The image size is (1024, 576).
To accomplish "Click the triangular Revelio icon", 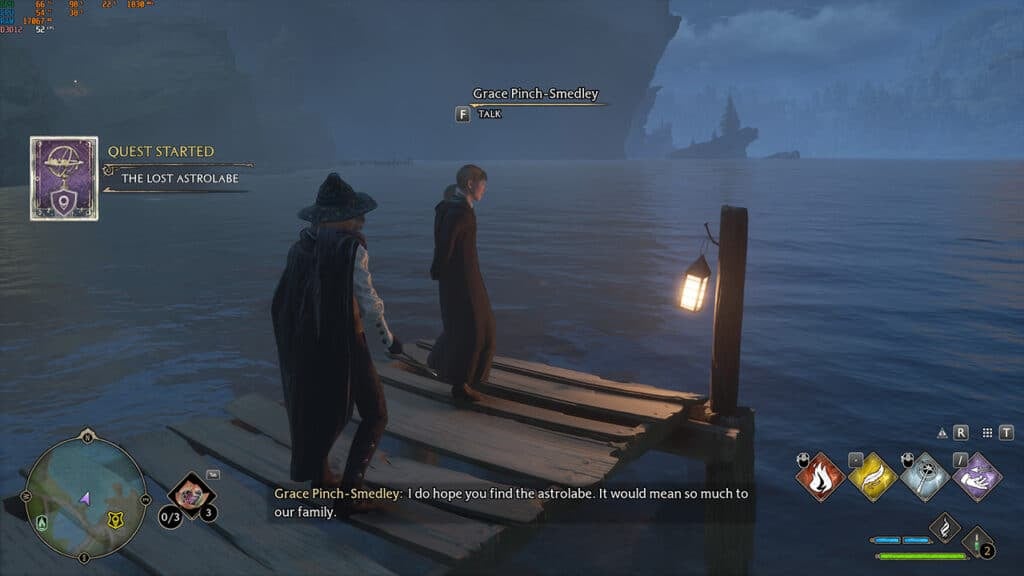I will pos(942,433).
